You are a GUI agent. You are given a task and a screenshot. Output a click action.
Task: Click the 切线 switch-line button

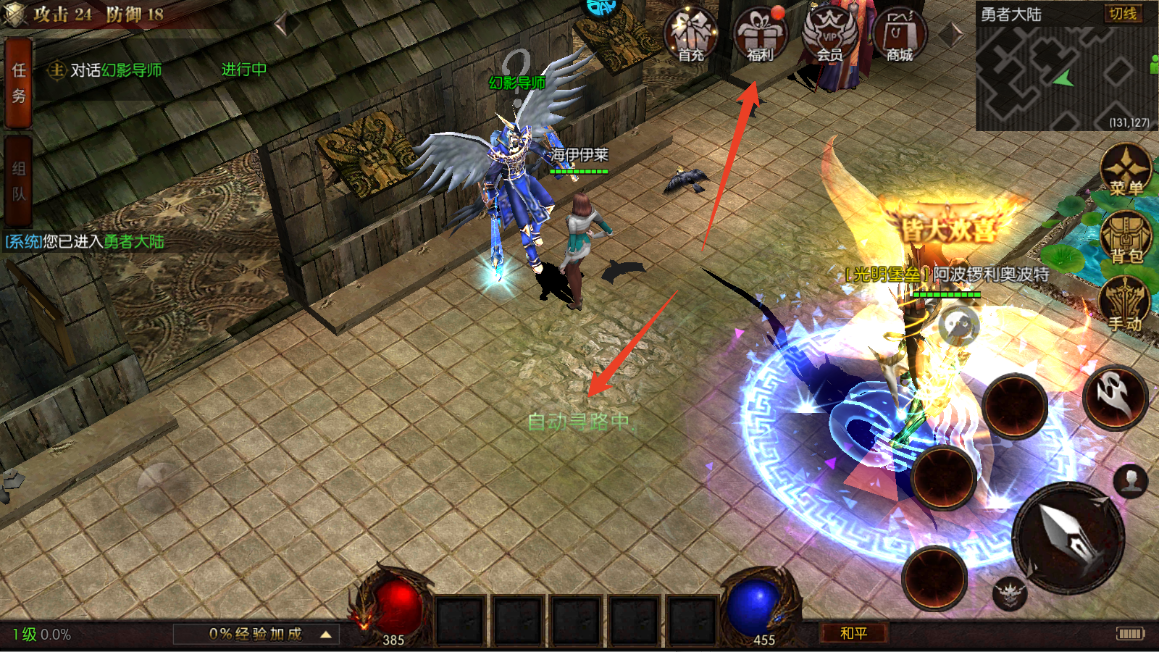[1122, 14]
